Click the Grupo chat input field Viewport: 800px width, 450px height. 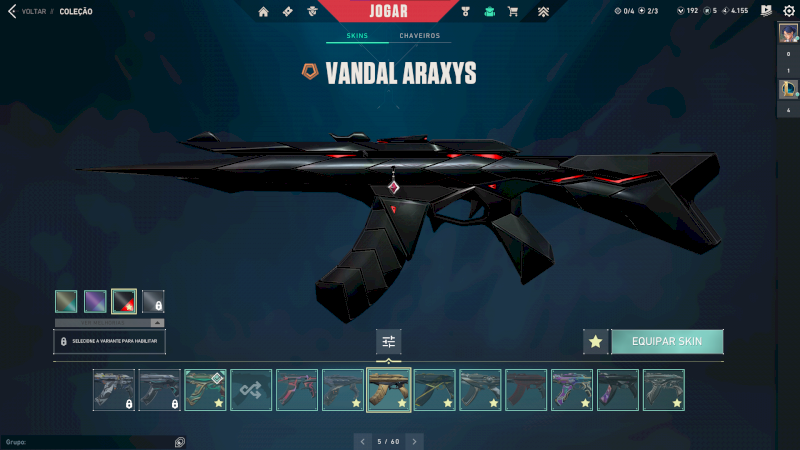click(x=90, y=441)
